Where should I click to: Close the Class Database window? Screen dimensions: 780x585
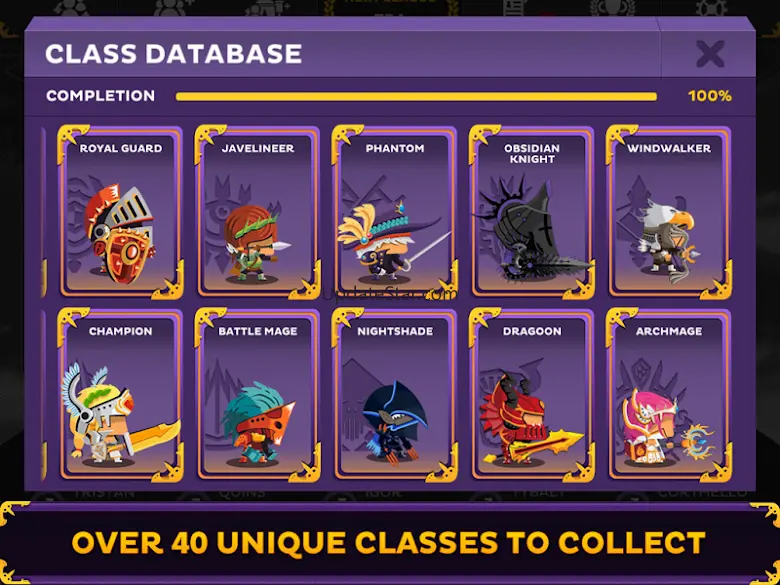(x=710, y=54)
